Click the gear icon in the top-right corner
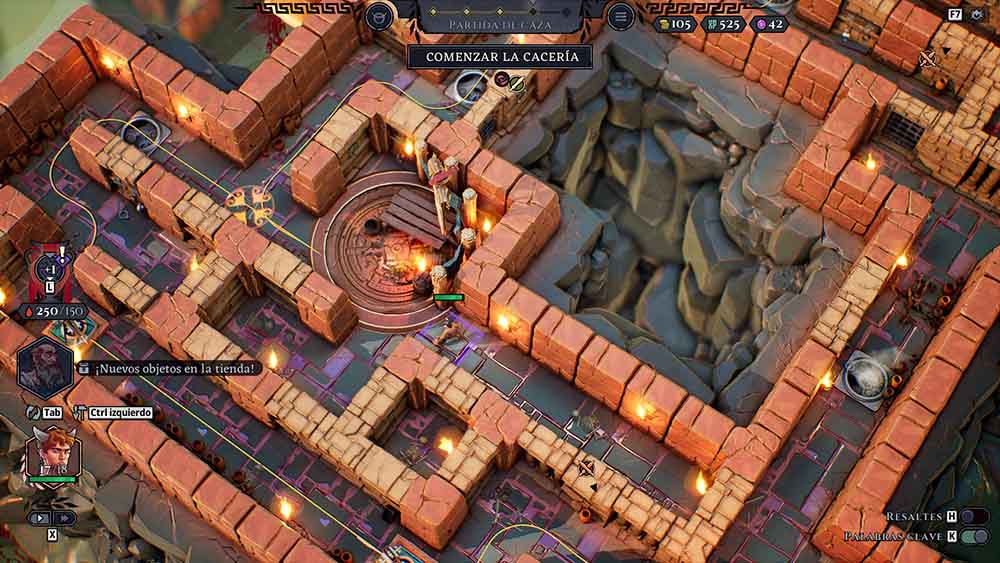The width and height of the screenshot is (1000, 563). [x=975, y=15]
